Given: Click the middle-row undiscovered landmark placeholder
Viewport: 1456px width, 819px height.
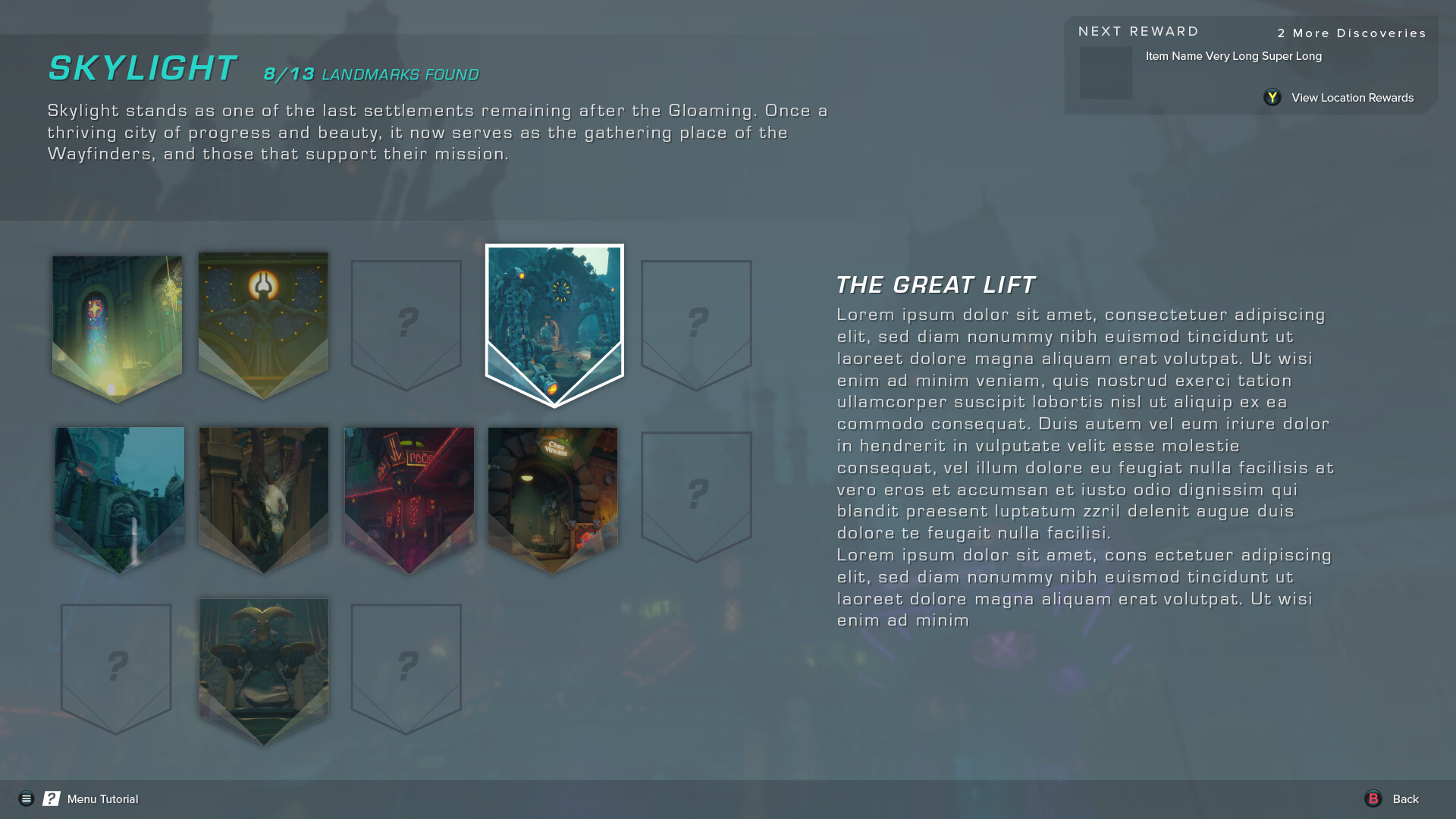Looking at the screenshot, I should coord(695,493).
